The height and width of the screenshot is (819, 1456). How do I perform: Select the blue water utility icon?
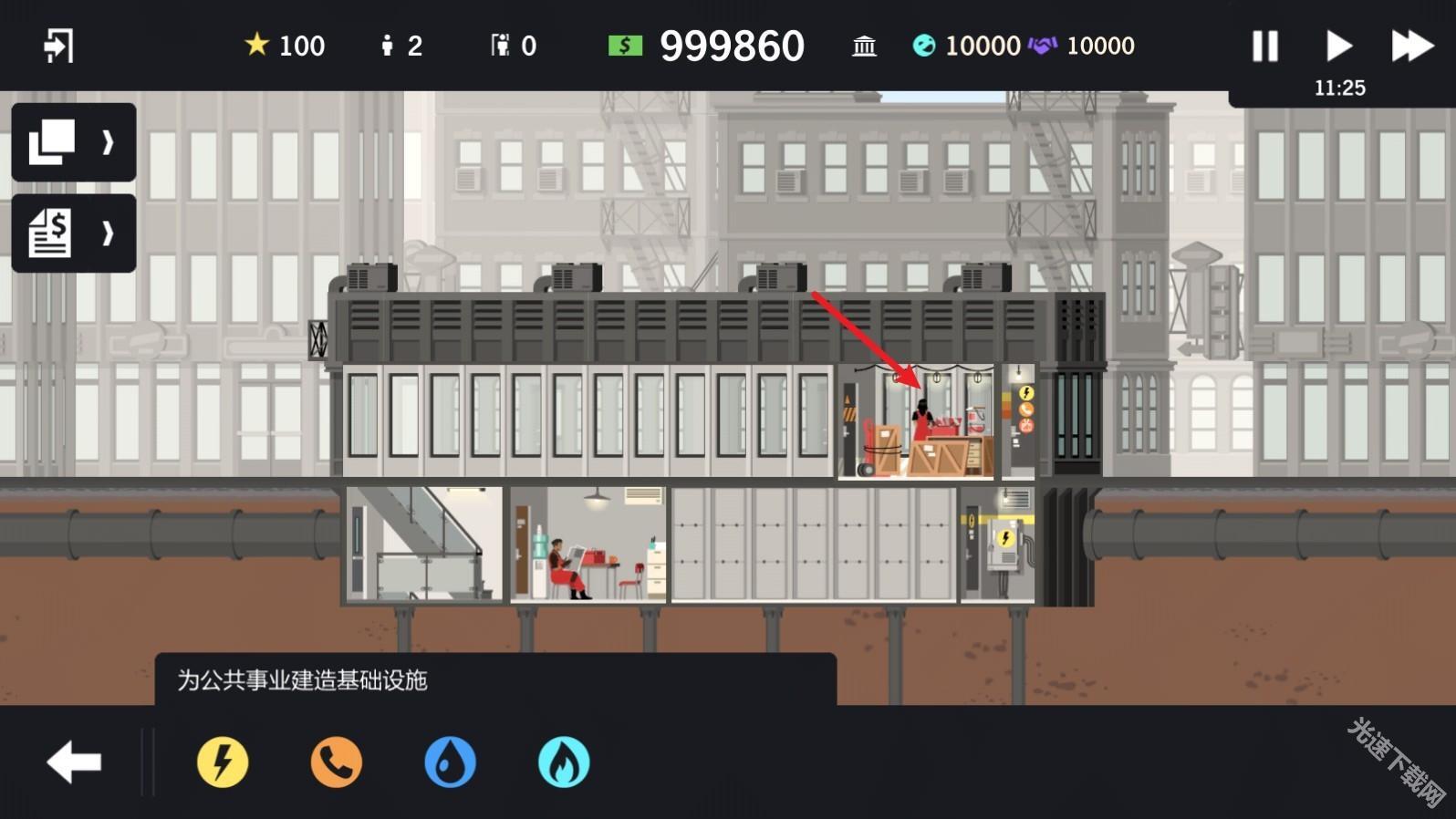(451, 762)
